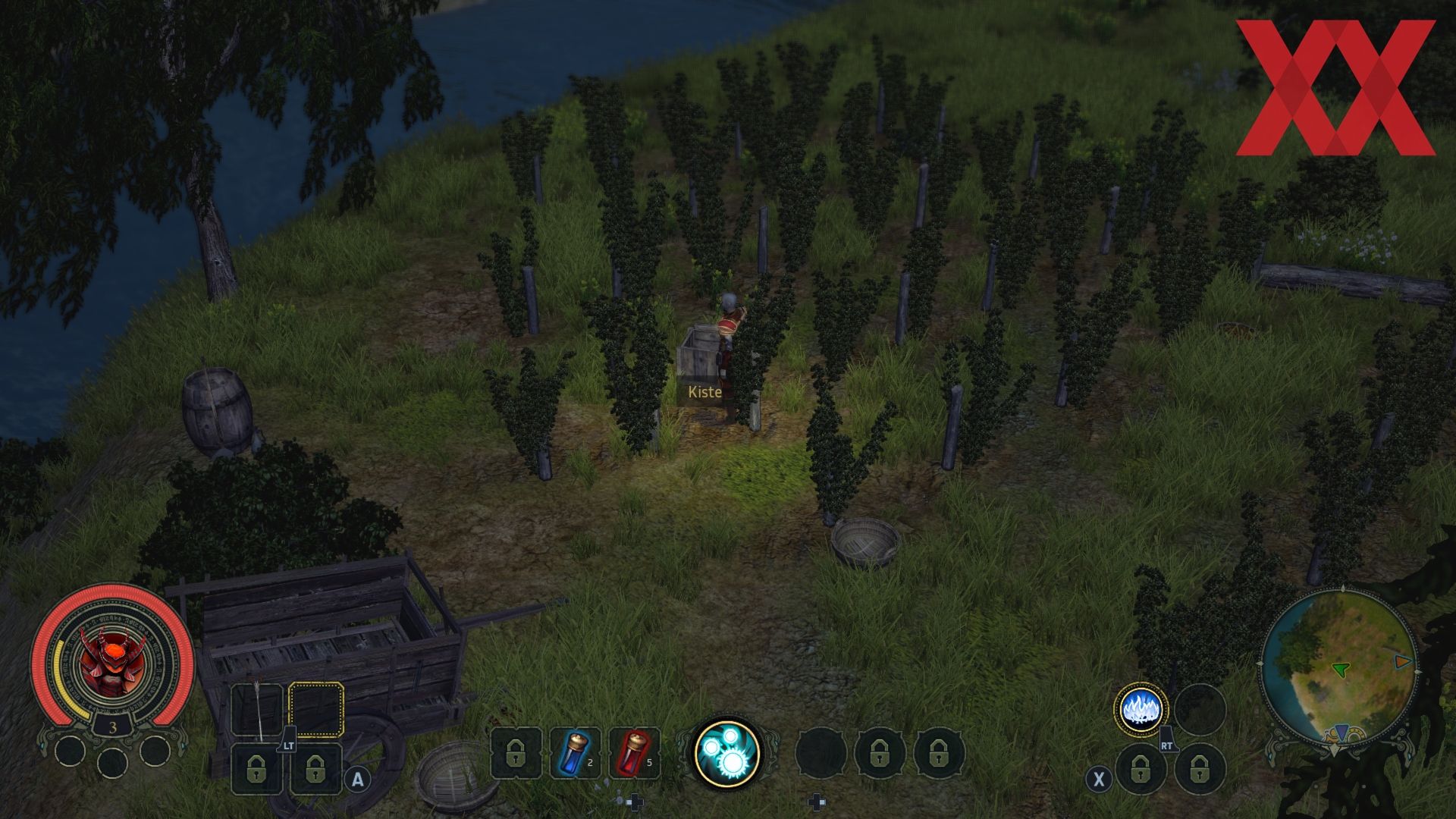The width and height of the screenshot is (1456, 819).
Task: Activate the glowing cyan orbs ability
Action: (726, 752)
